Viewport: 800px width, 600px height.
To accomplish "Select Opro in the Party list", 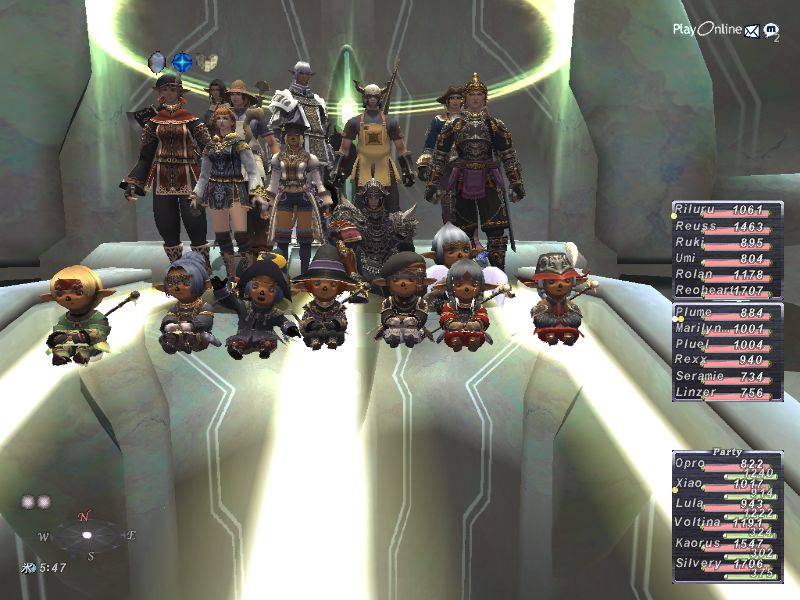I will click(727, 465).
